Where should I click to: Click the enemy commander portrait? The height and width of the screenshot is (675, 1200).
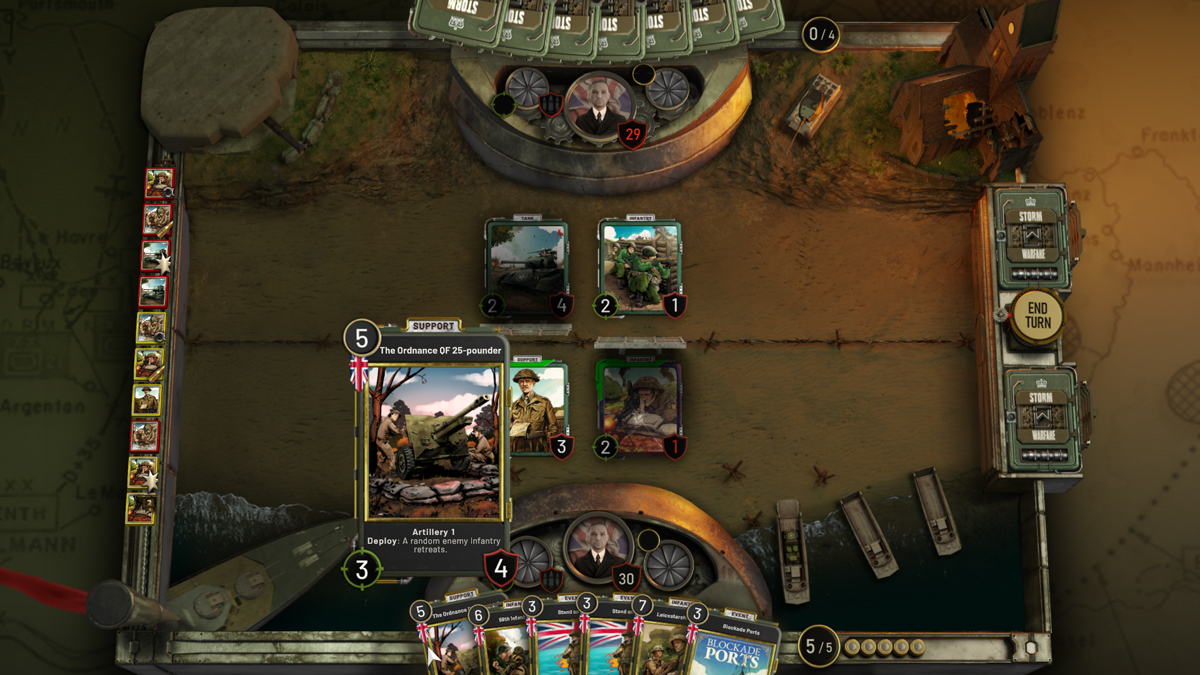[599, 106]
